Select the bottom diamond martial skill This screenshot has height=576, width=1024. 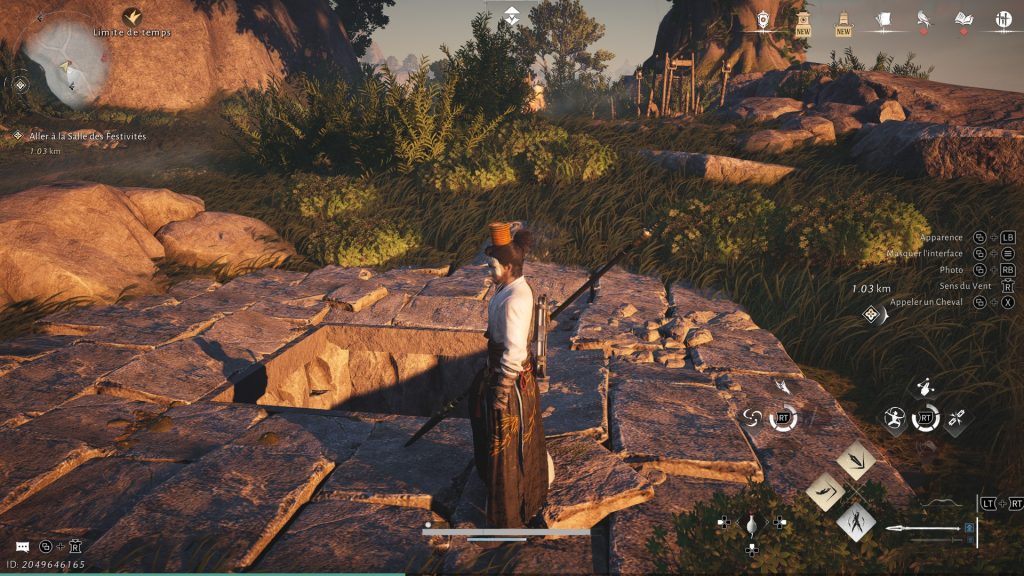coord(855,521)
